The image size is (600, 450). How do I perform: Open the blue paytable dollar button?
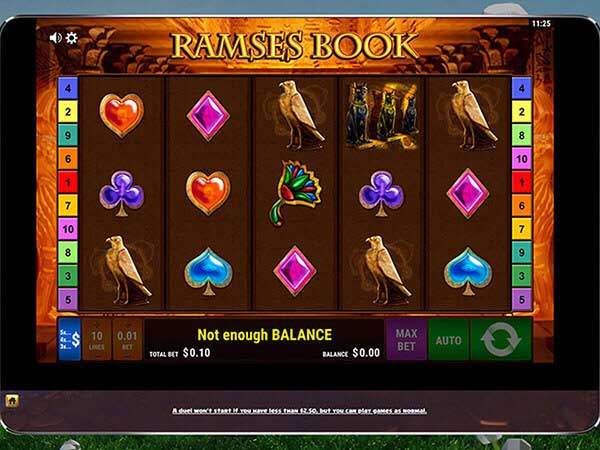click(x=69, y=339)
